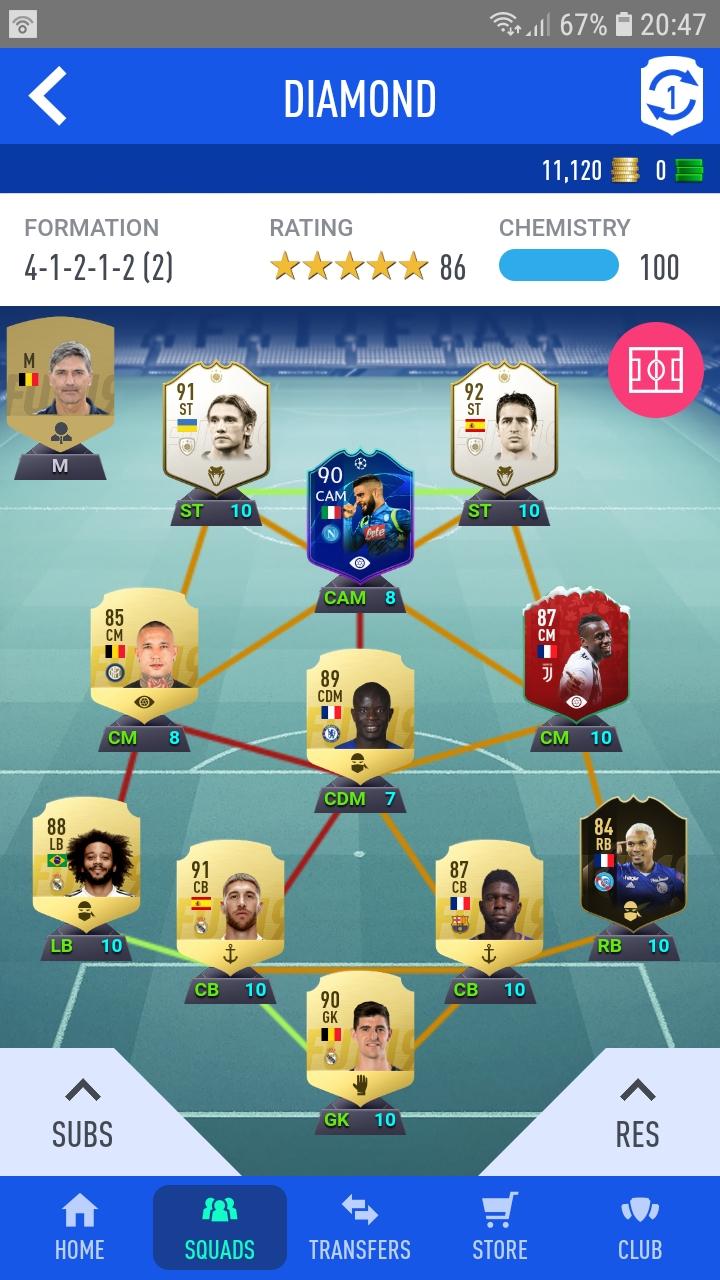Switch to the STORE tab

tap(500, 1227)
